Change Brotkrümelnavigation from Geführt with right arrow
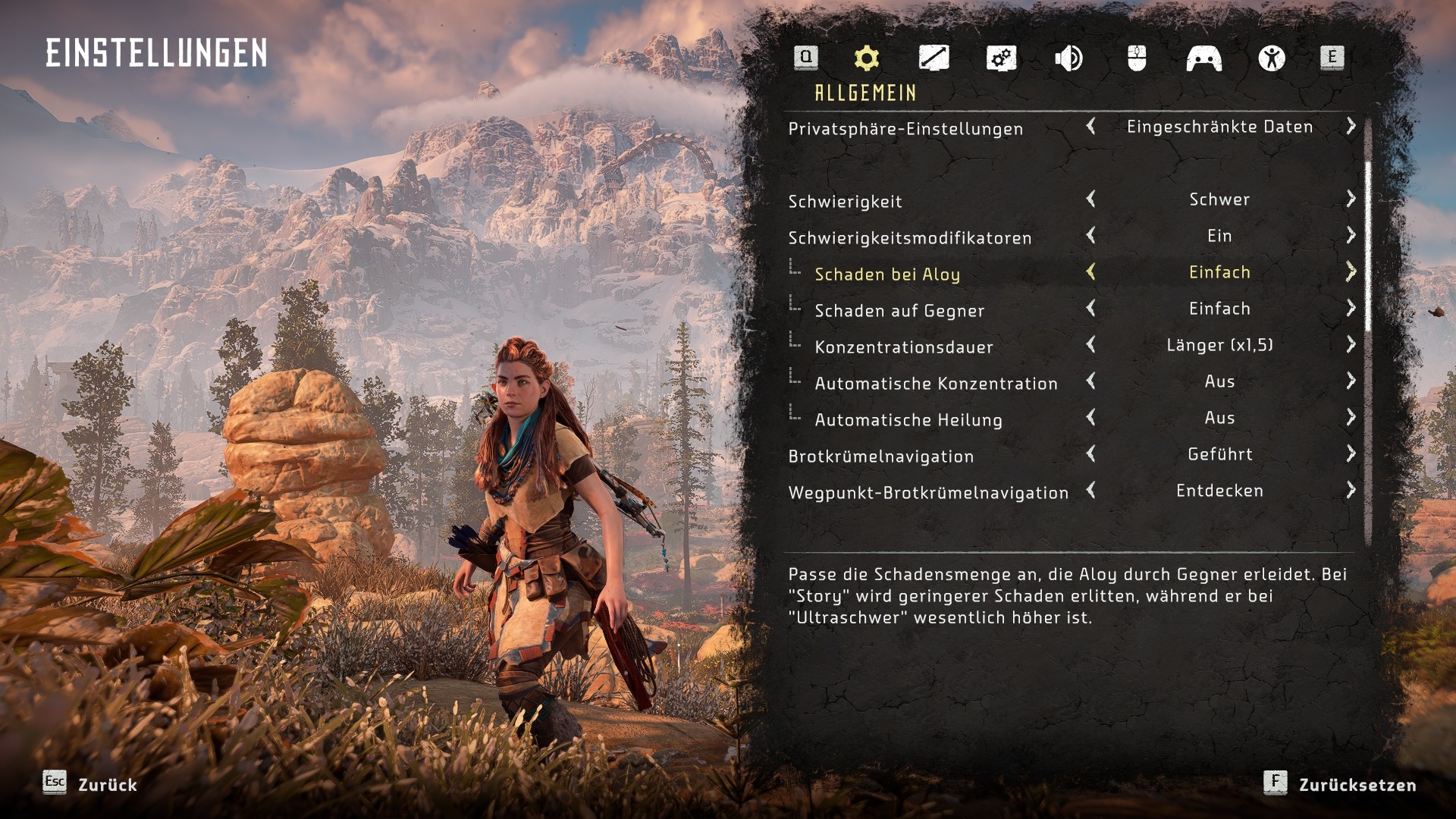This screenshot has height=819, width=1456. click(x=1351, y=454)
